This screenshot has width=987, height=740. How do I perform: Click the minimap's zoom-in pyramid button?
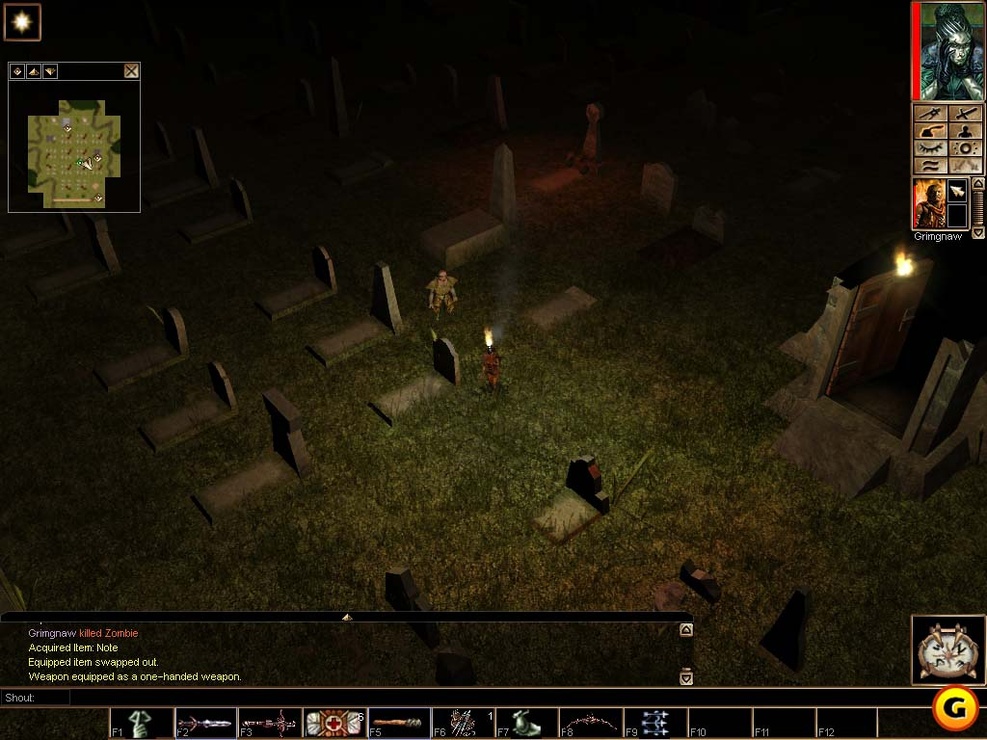[x=33, y=71]
